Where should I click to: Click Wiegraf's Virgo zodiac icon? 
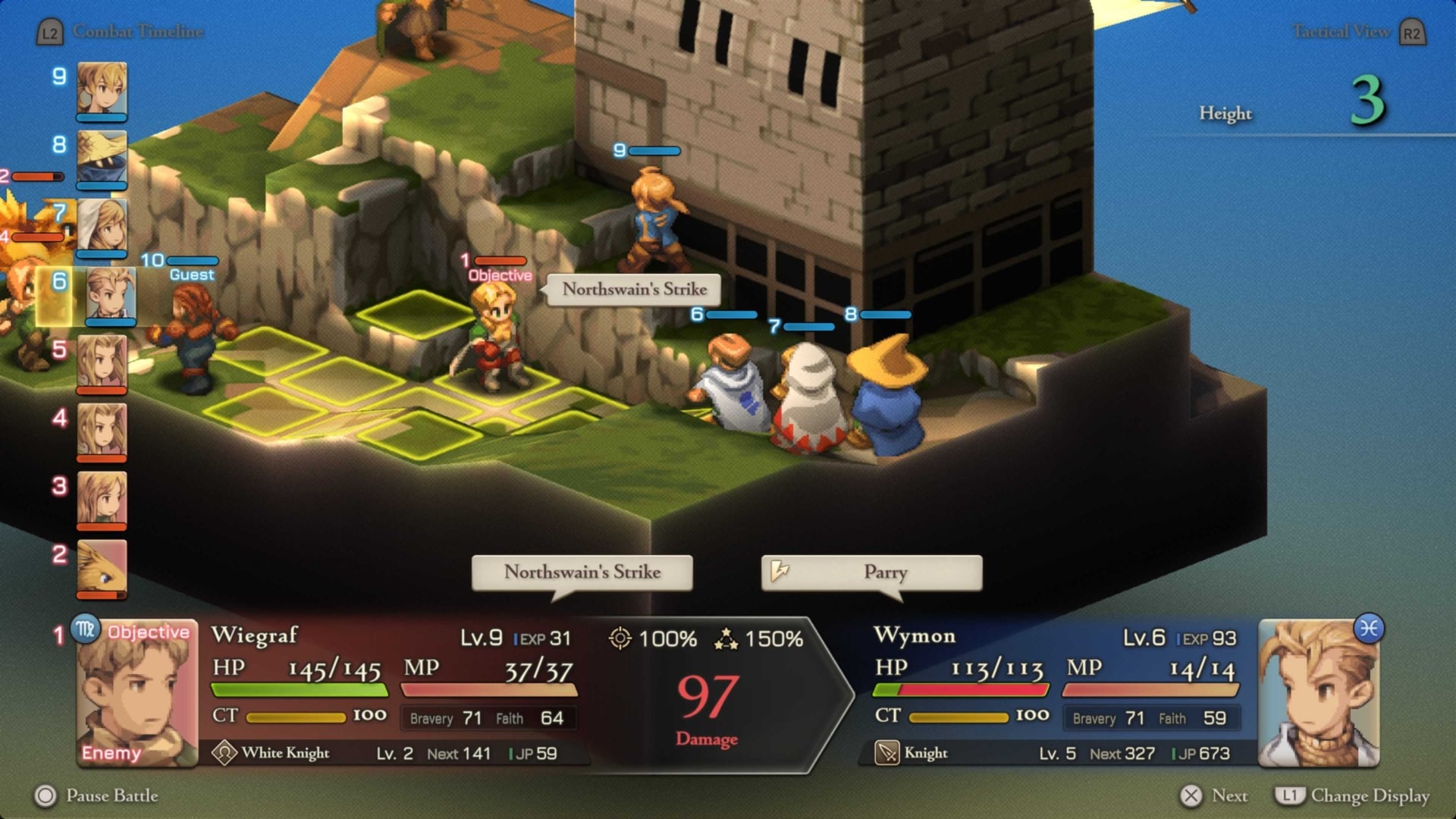tap(86, 630)
